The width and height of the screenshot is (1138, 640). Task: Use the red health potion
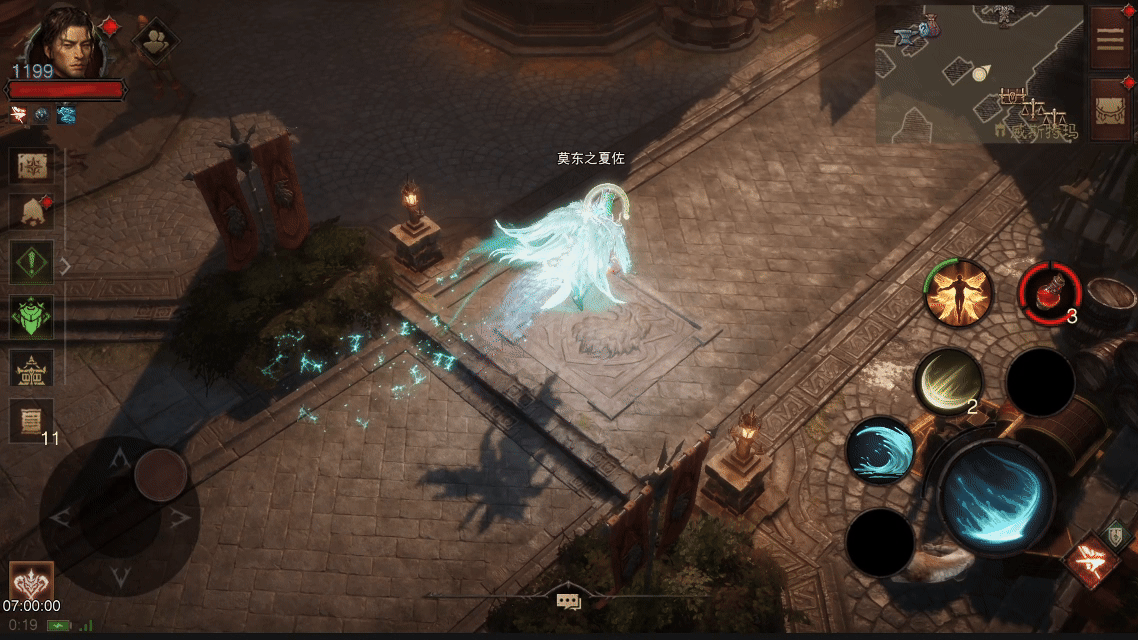[1050, 293]
